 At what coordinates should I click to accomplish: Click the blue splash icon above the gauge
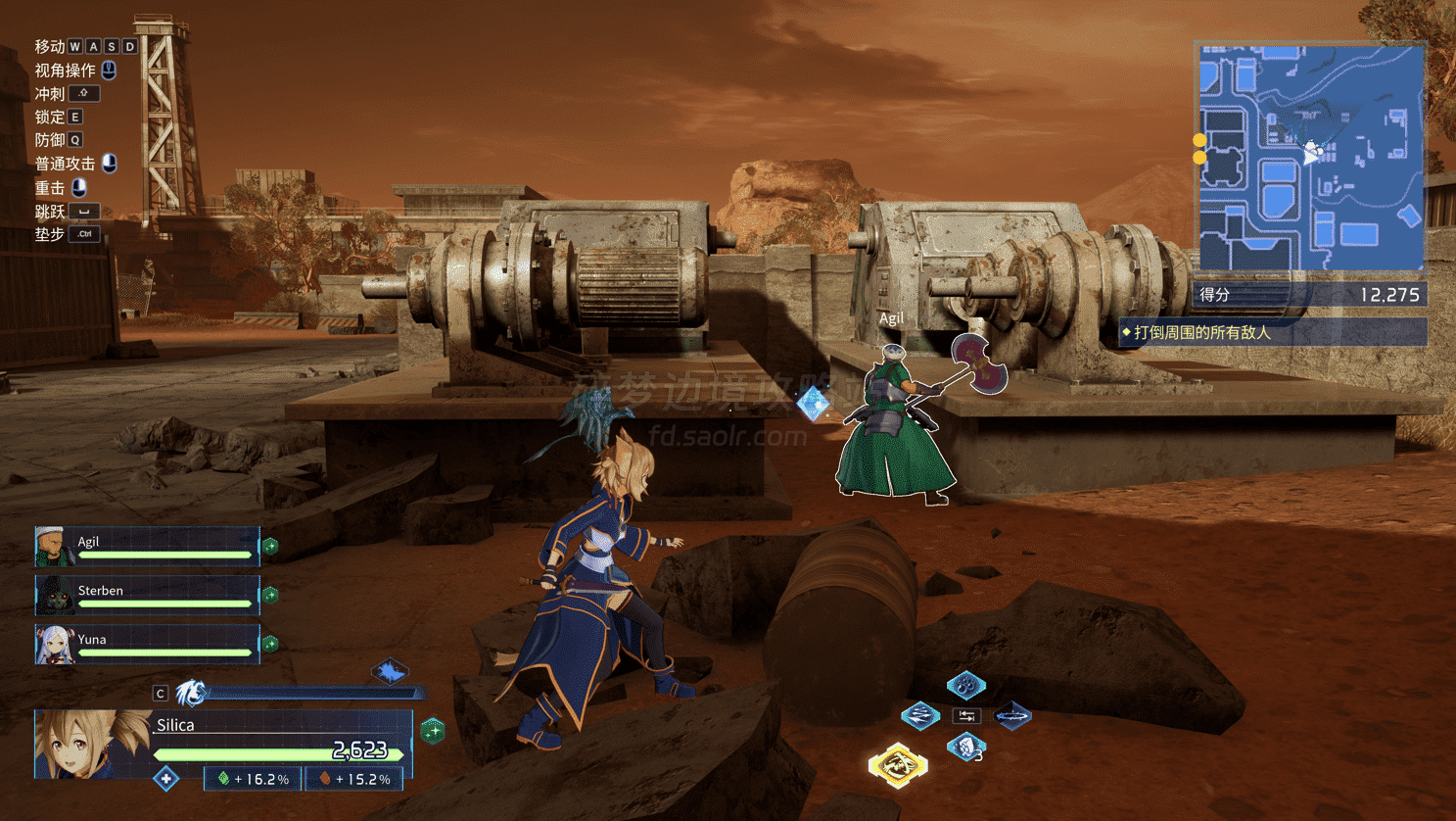[390, 672]
